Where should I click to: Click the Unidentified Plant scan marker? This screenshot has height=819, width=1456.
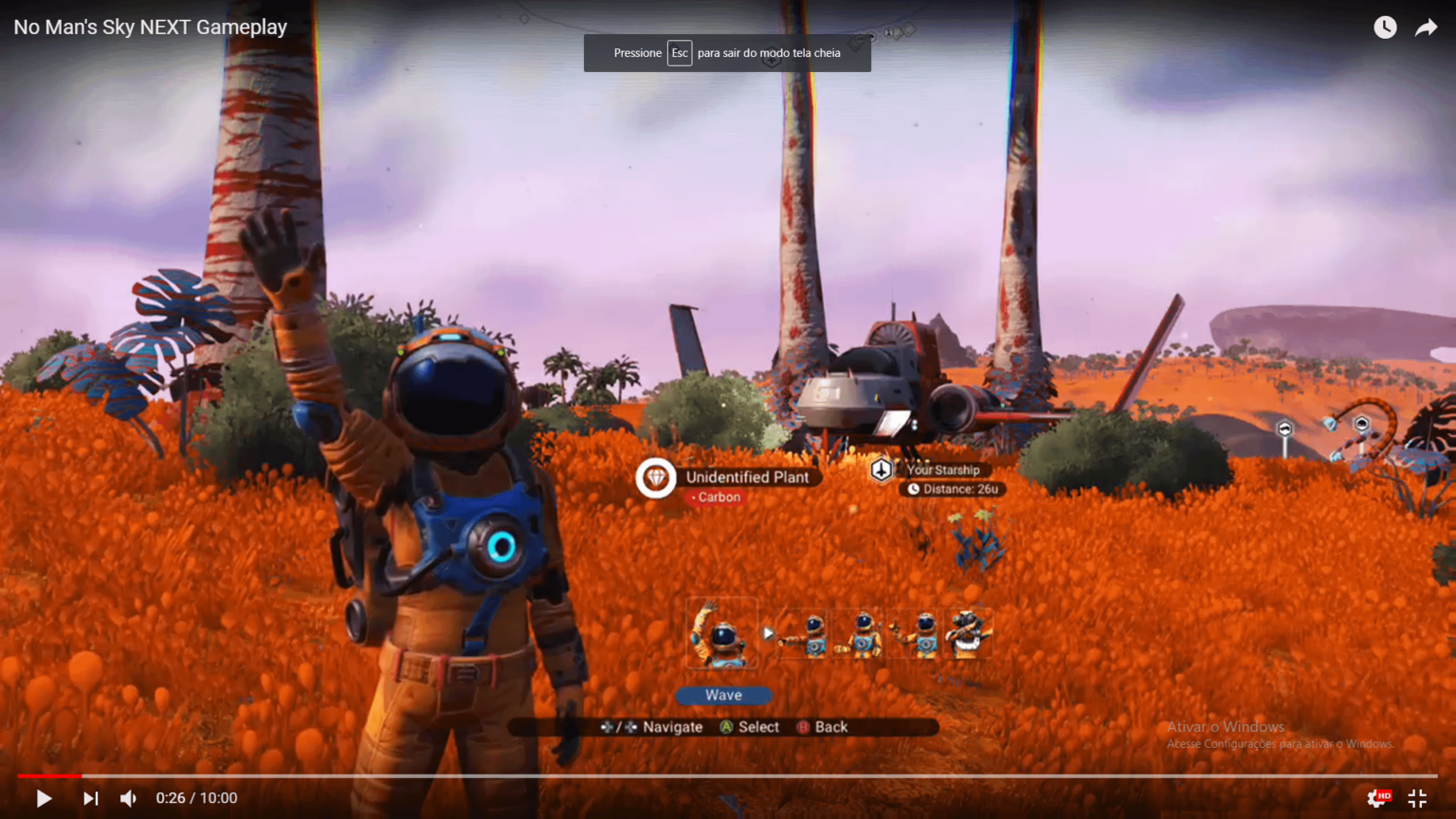pyautogui.click(x=656, y=479)
